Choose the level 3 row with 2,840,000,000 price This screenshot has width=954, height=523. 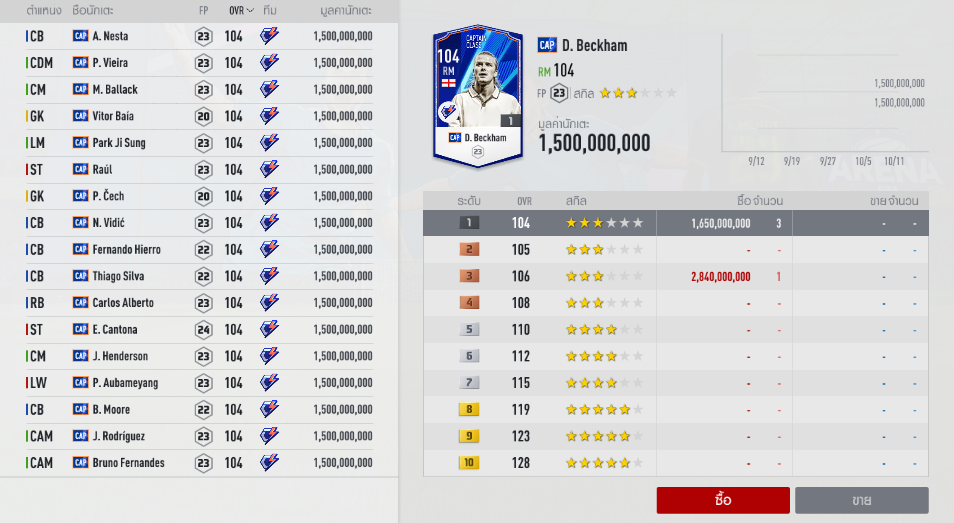[x=676, y=276]
